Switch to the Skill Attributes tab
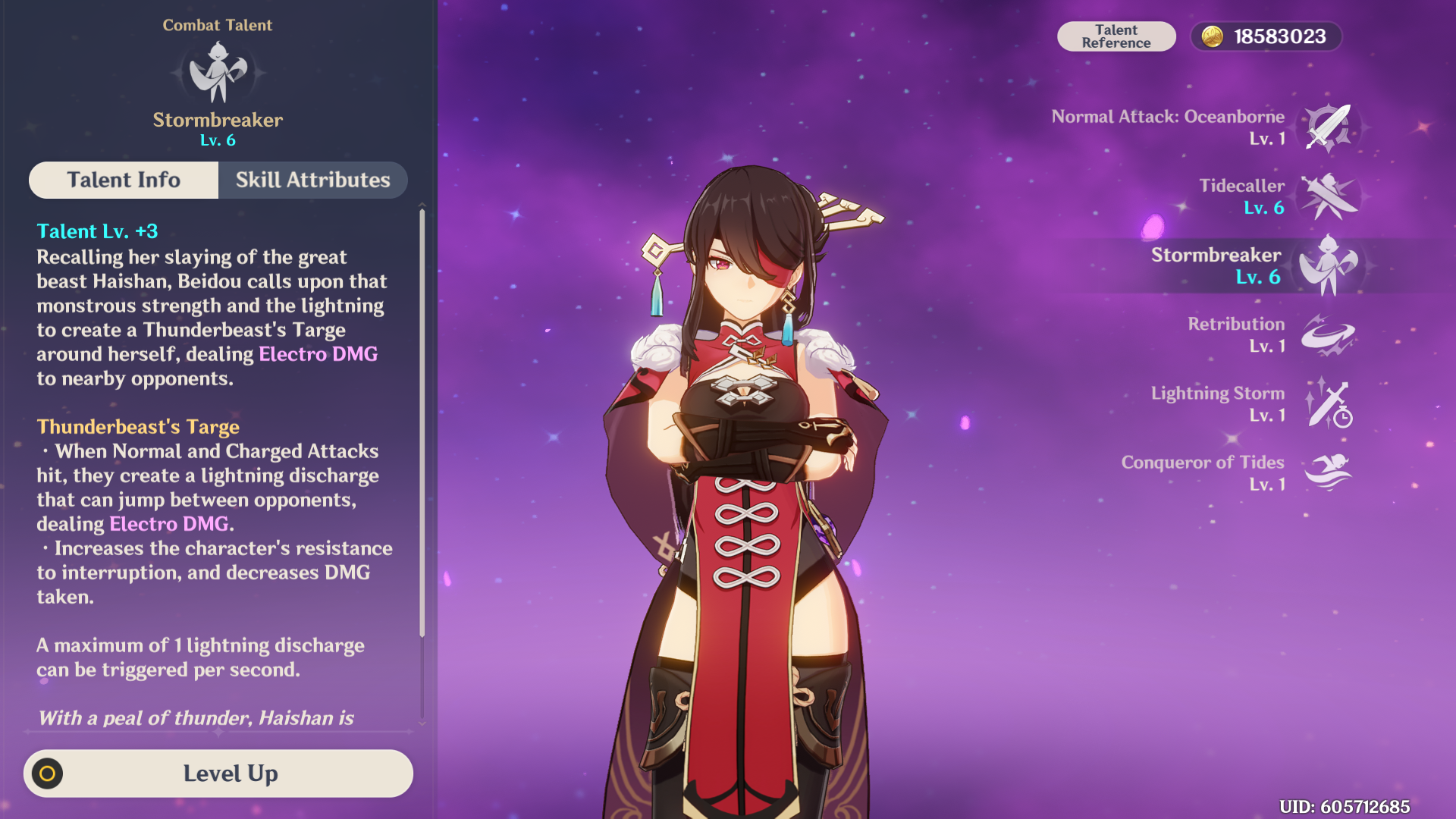Image resolution: width=1456 pixels, height=819 pixels. 312,180
